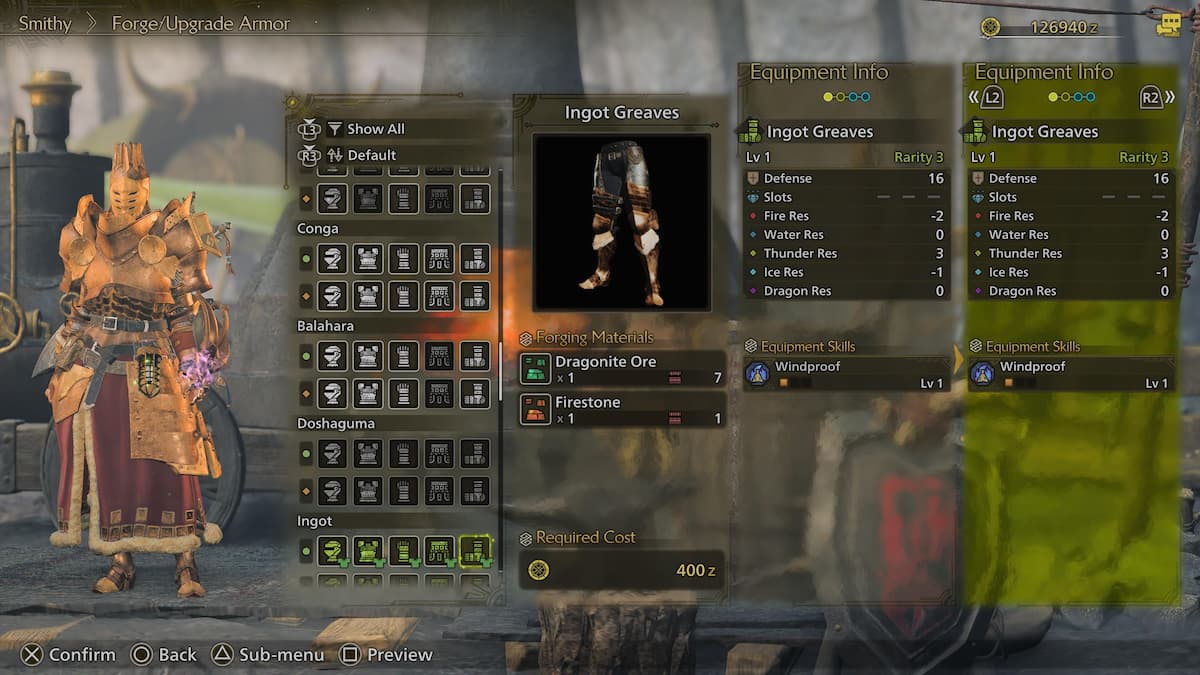
Task: Open the yellow chat icon
Action: 1167,26
